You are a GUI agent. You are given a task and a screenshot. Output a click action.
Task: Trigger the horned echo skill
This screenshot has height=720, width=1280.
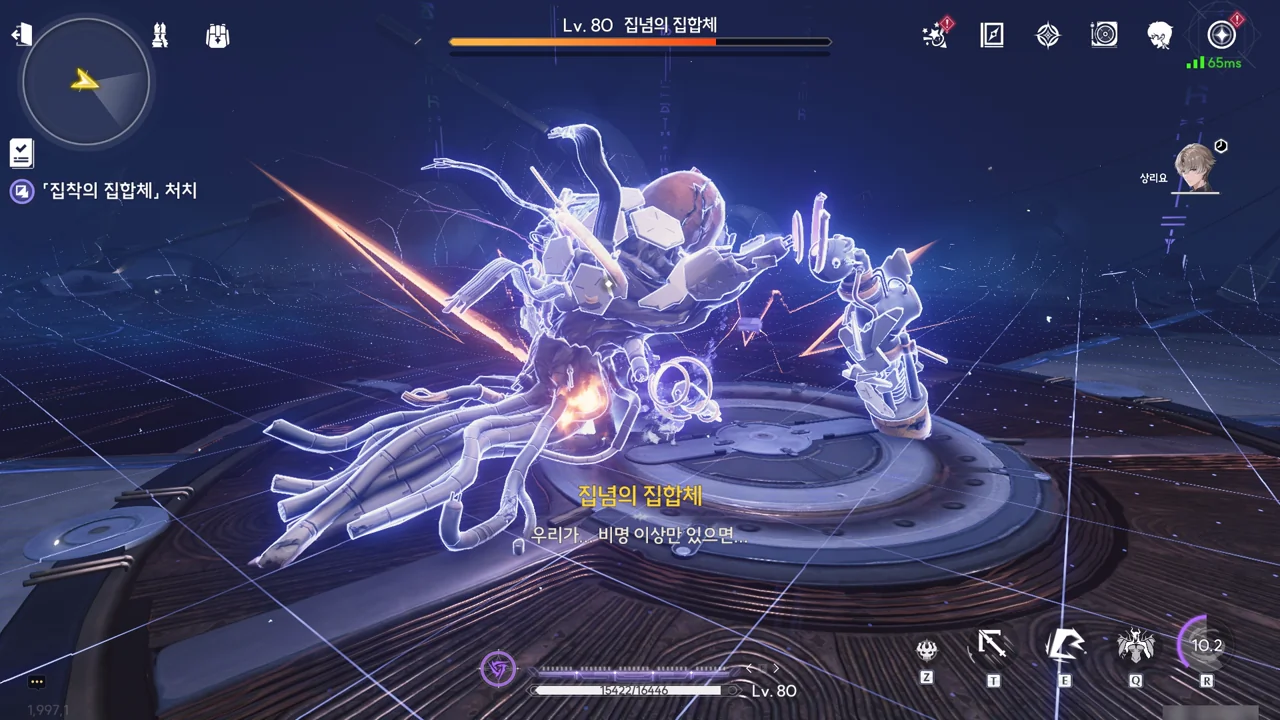[x=1135, y=647]
